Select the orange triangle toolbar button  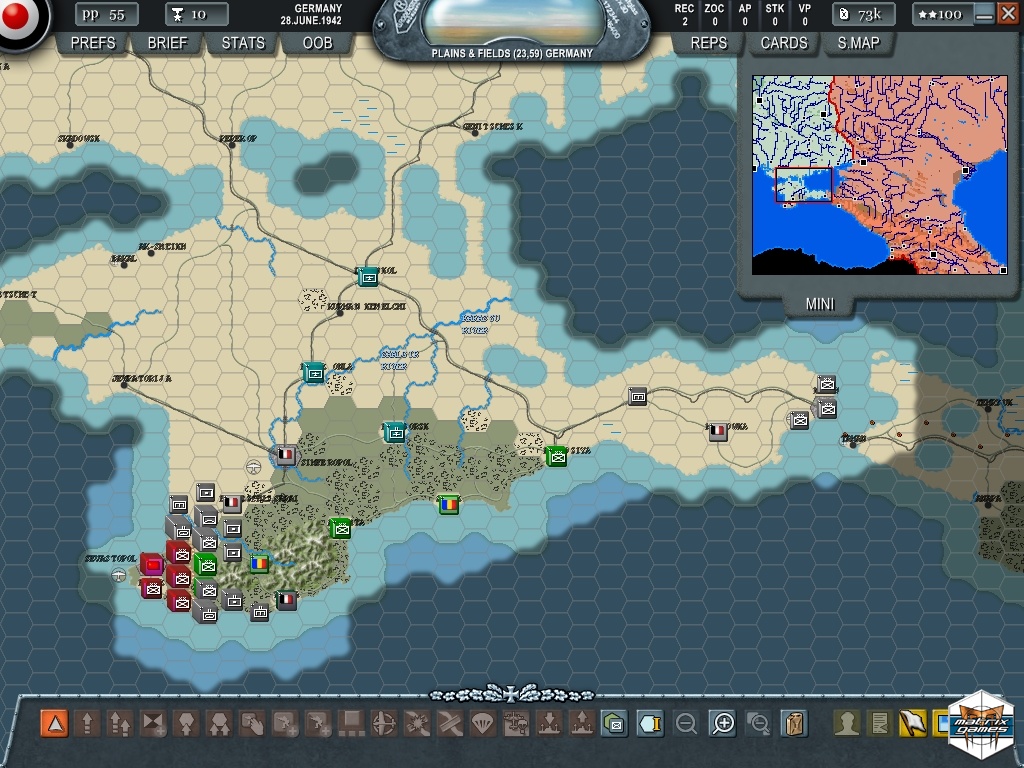[54, 723]
